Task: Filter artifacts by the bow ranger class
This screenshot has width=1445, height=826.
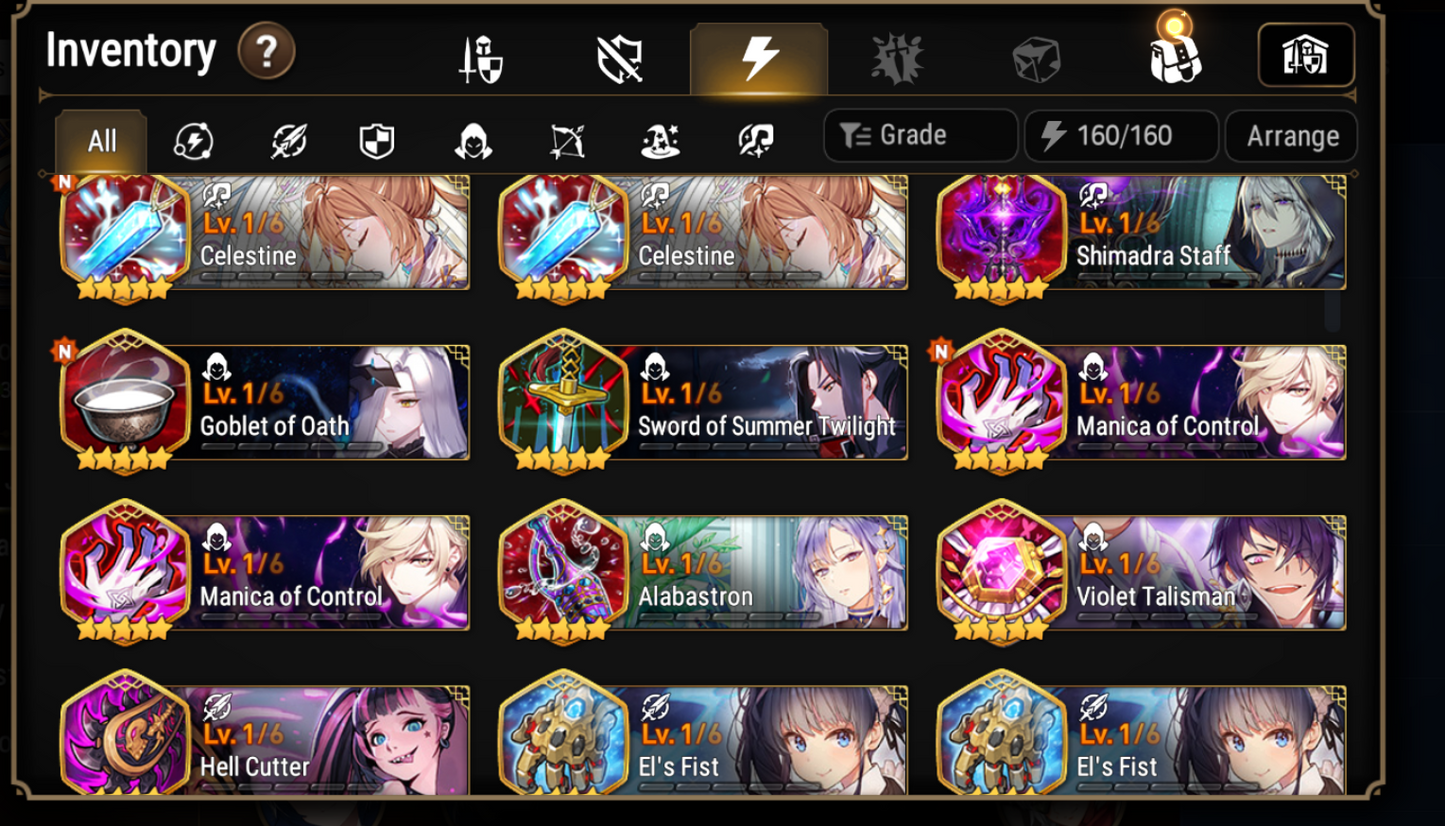Action: [x=567, y=142]
